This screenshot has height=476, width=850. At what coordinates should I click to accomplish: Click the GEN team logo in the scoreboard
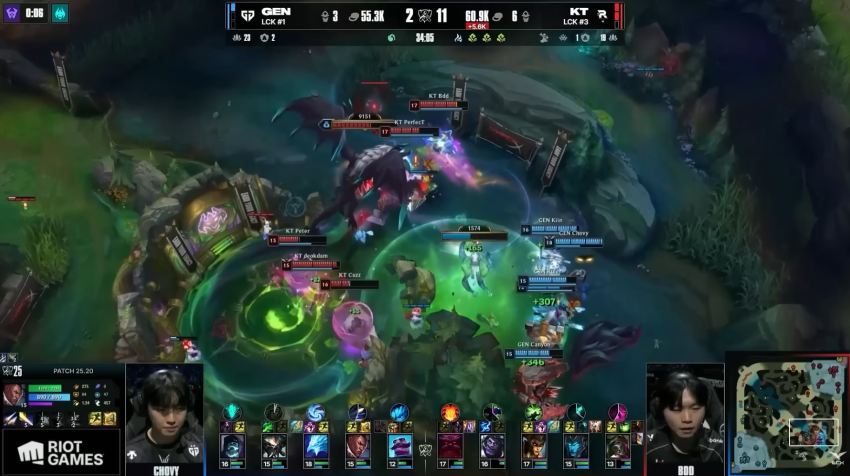click(245, 16)
